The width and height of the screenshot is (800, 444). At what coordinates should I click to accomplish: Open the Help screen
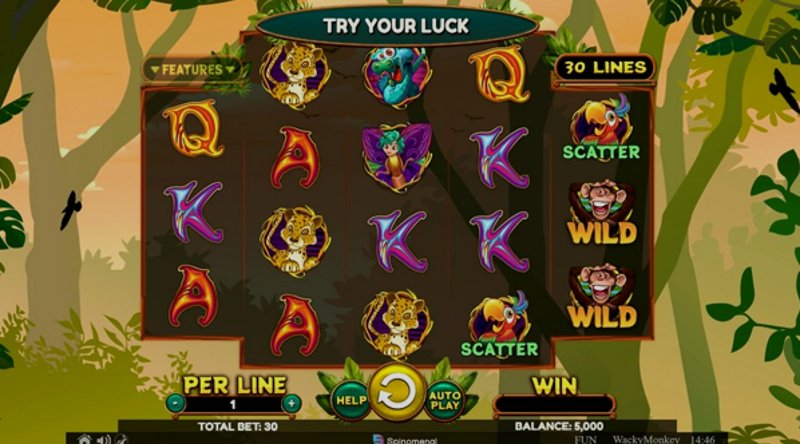coord(349,397)
